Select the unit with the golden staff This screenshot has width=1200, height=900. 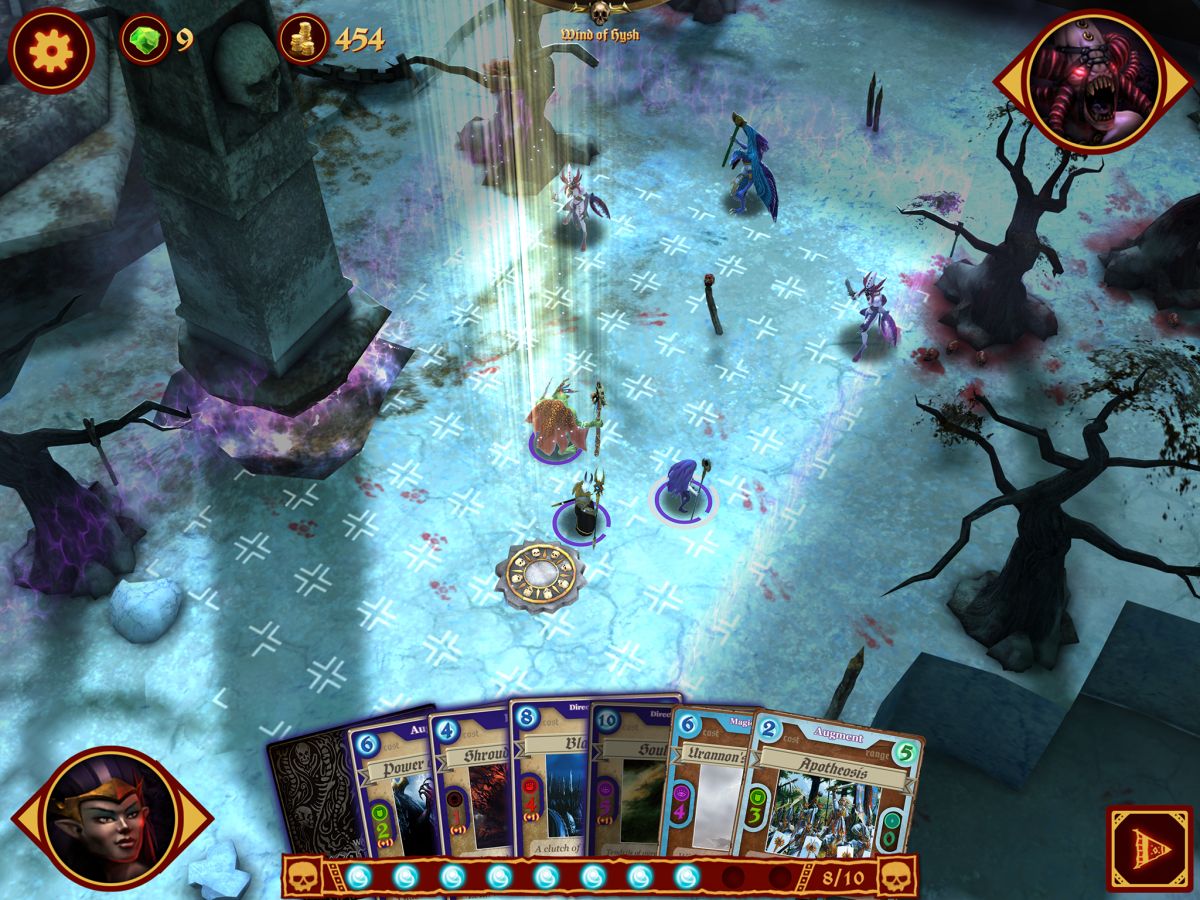tap(580, 508)
